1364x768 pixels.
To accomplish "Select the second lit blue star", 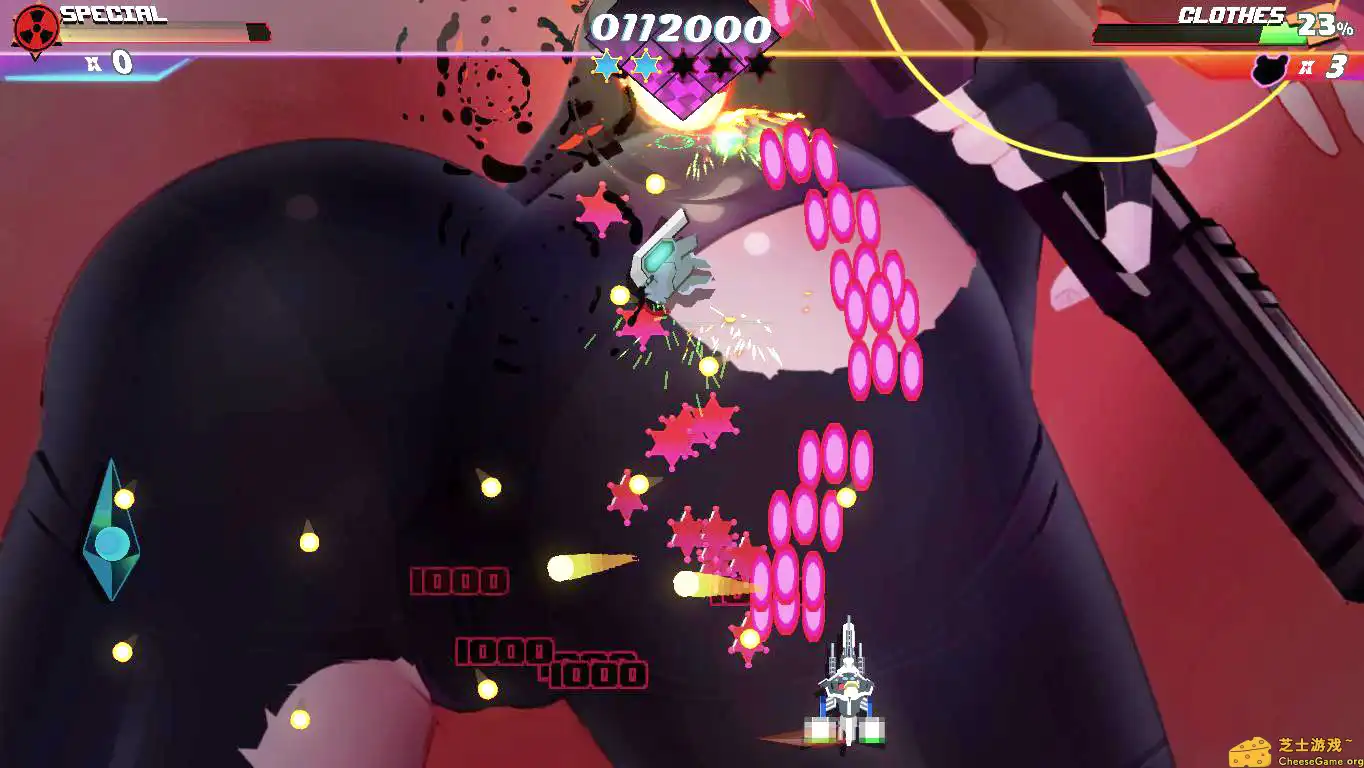I will click(645, 64).
